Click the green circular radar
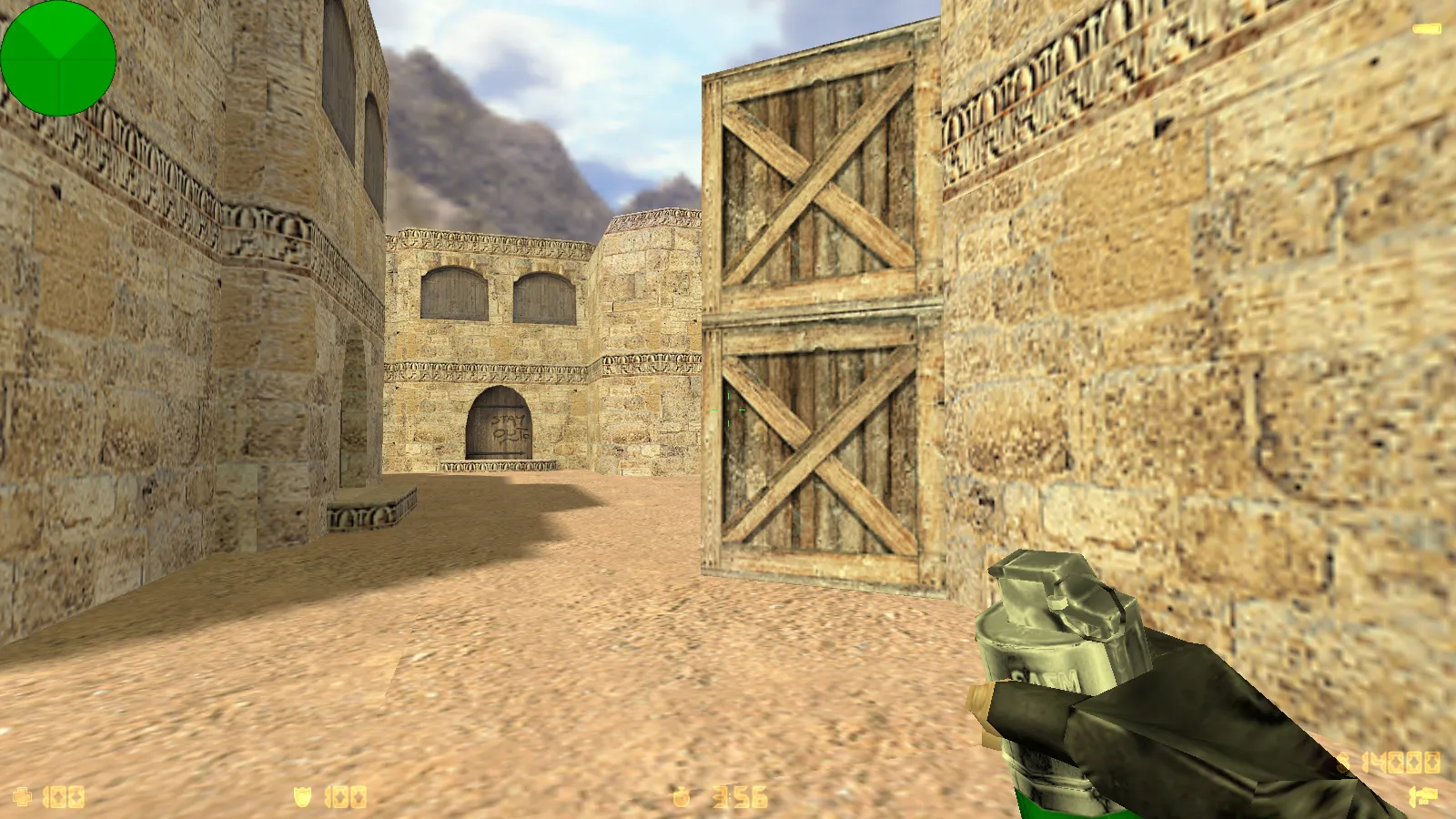This screenshot has width=1456, height=819. (58, 58)
